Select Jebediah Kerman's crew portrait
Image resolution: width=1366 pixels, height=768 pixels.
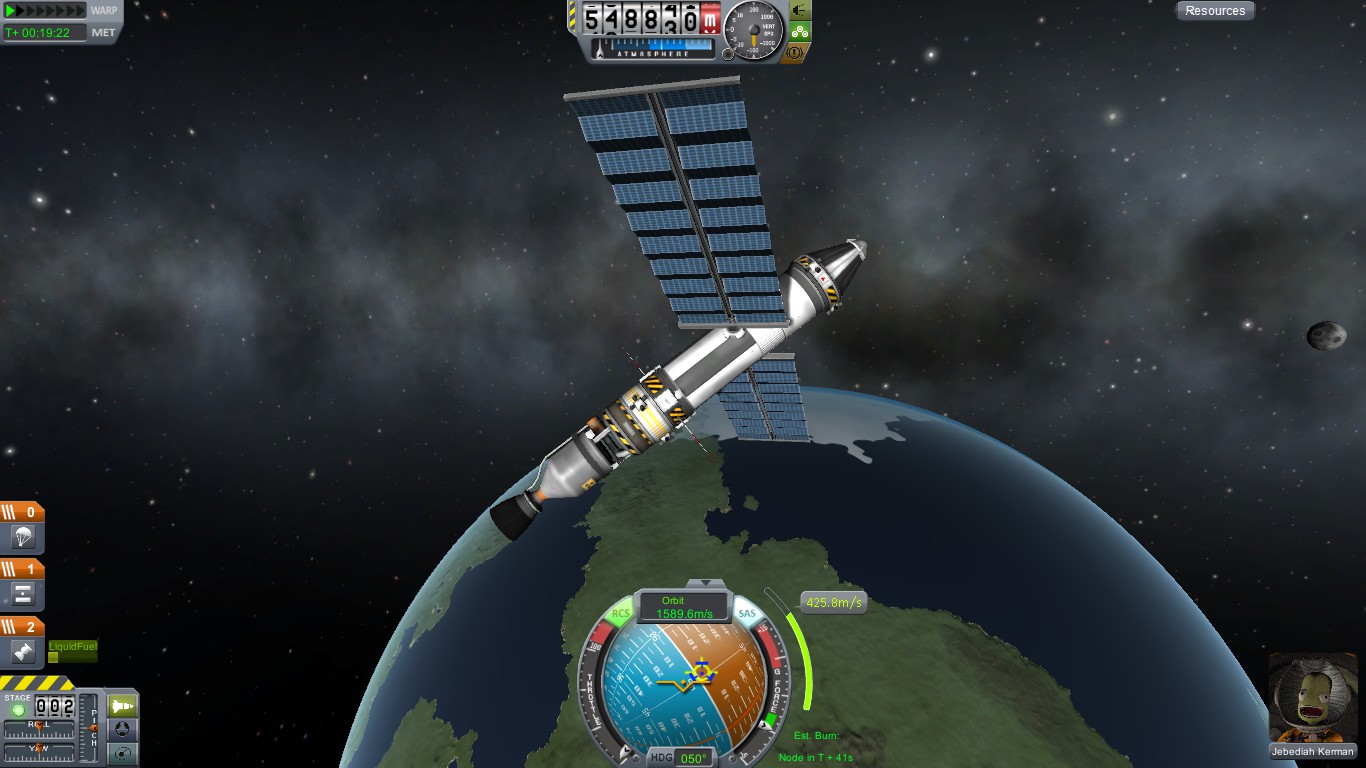[1310, 698]
